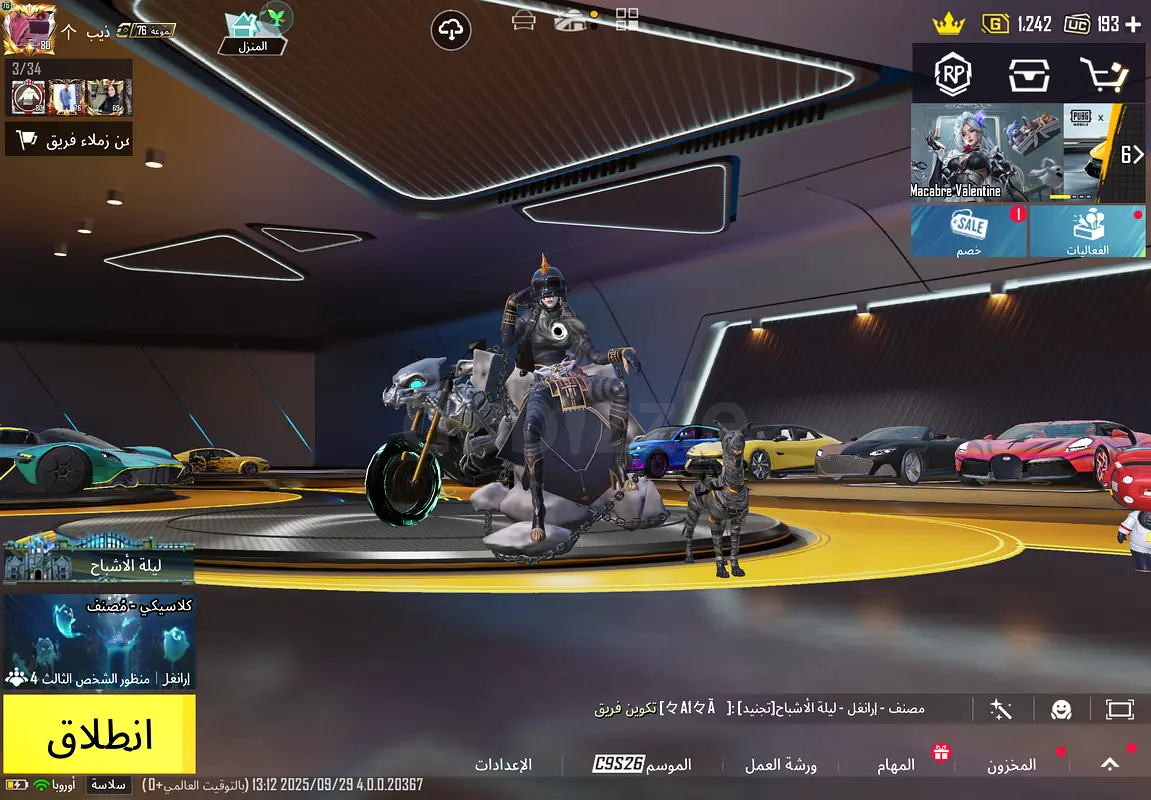Open the supply crate icon
Image resolution: width=1151 pixels, height=800 pixels.
point(1028,73)
